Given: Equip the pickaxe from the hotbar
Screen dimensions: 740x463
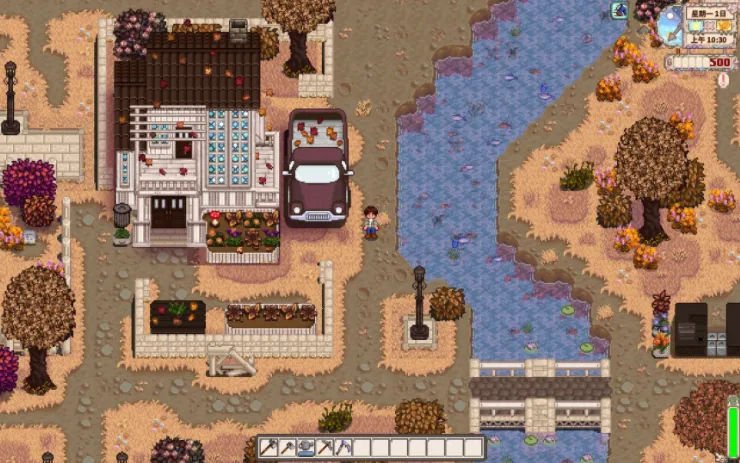Looking at the screenshot, I should pyautogui.click(x=325, y=447).
